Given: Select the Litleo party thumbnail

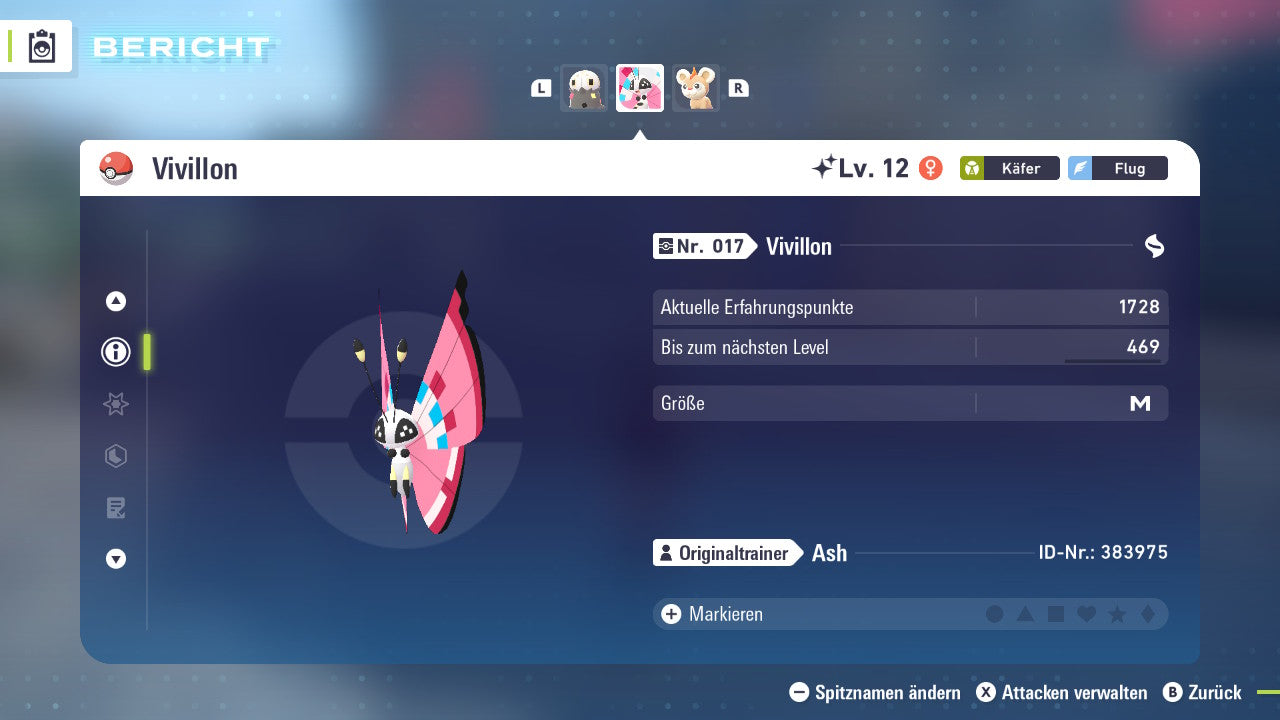Looking at the screenshot, I should click(x=695, y=88).
